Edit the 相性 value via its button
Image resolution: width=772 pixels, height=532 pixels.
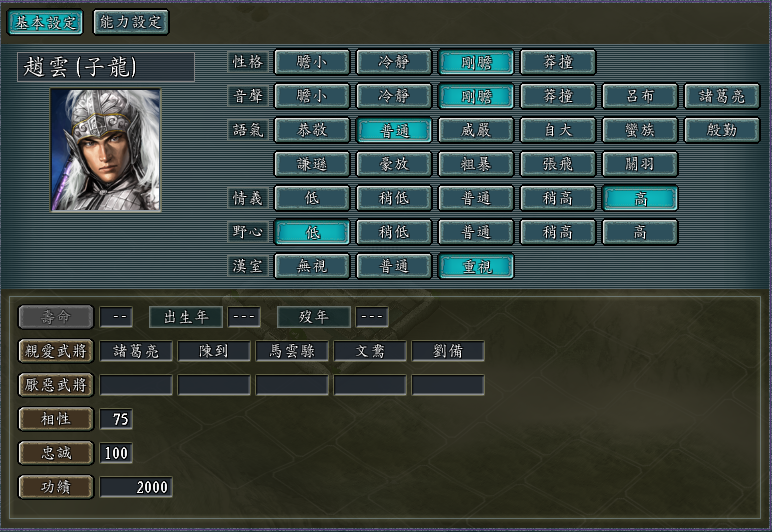point(56,419)
